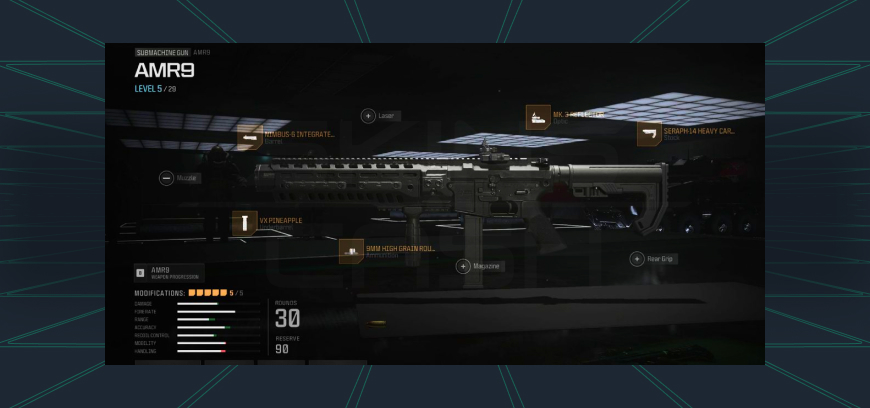Choose the VX Pineapple underbarrel slot

(x=244, y=223)
